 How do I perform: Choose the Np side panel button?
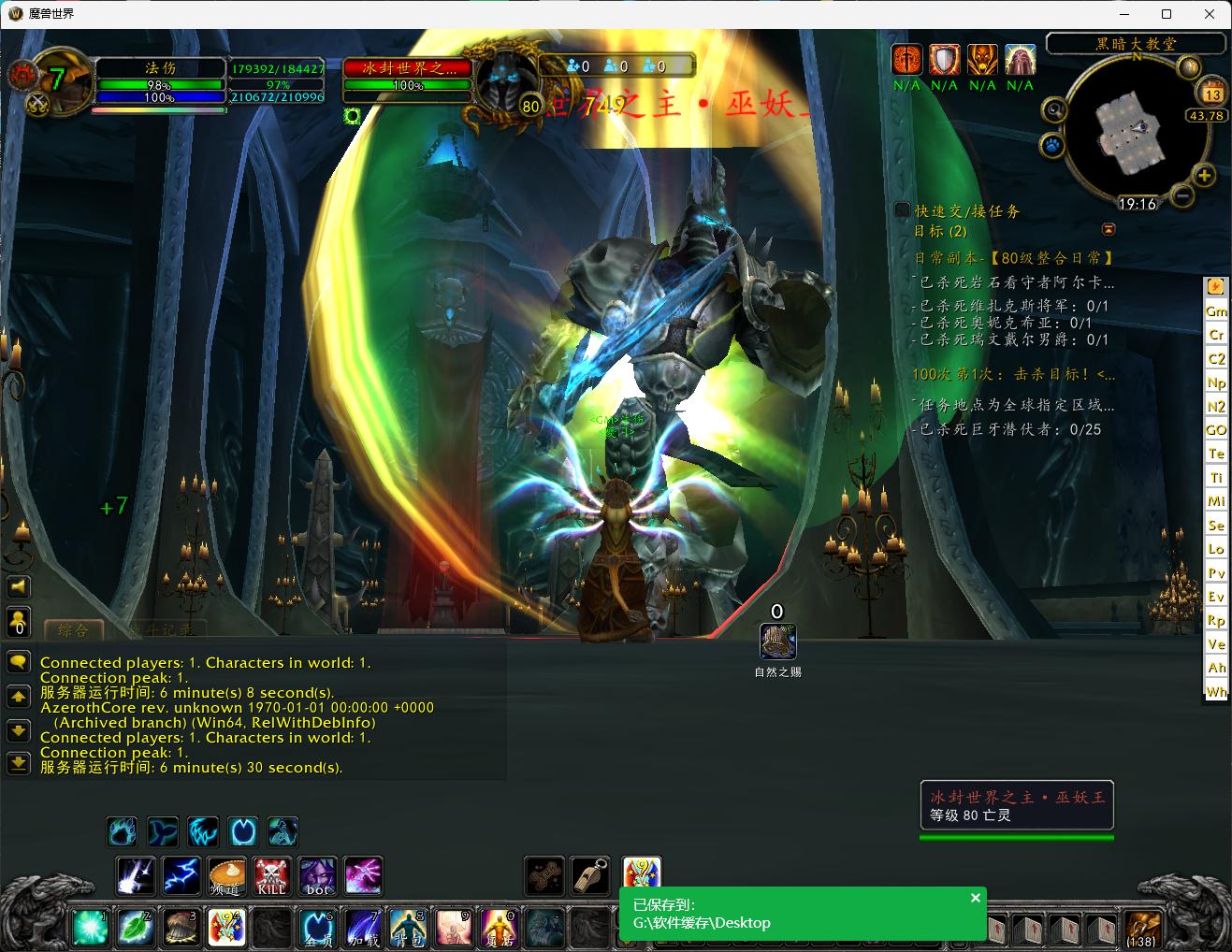coord(1215,382)
